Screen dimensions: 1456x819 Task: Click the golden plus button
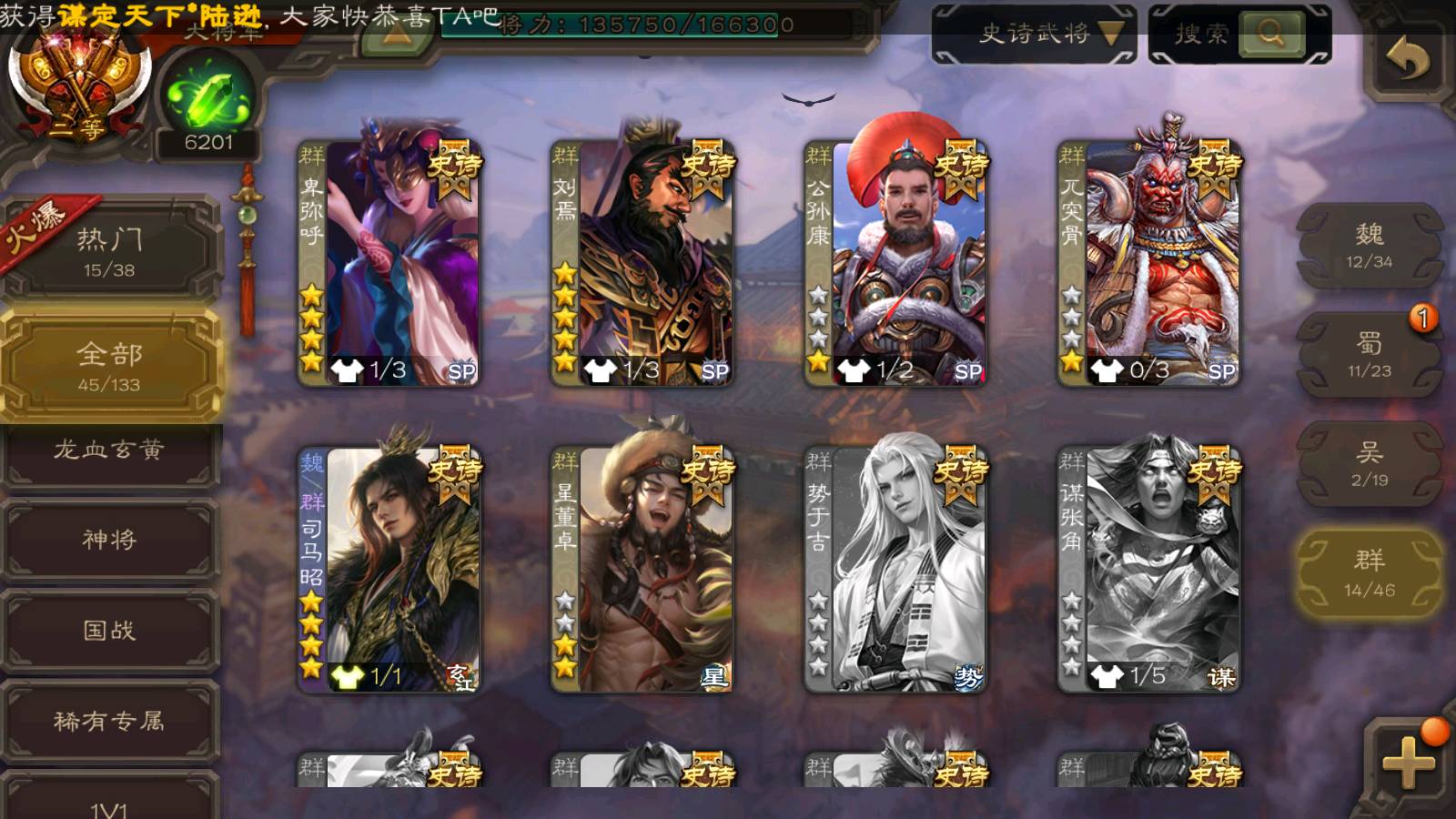click(1407, 763)
